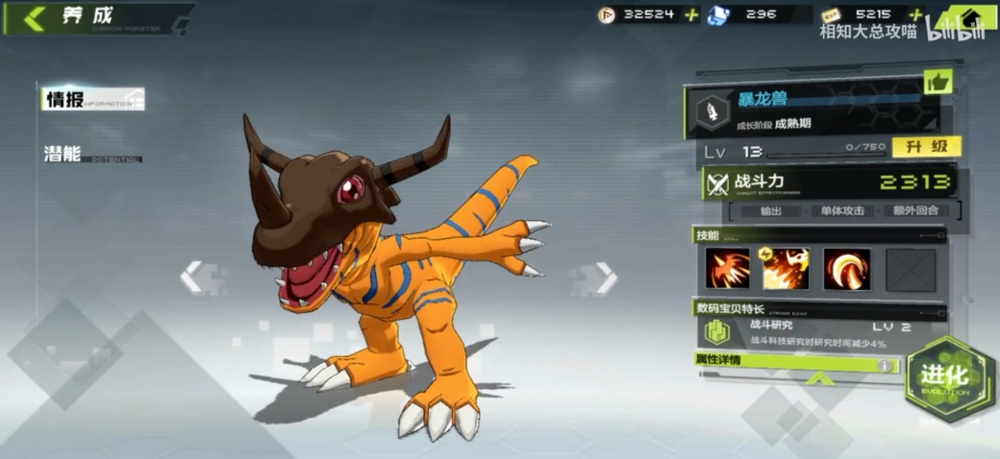The image size is (1000, 459).
Task: Switch to the 情报 information tab
Action: click(66, 99)
